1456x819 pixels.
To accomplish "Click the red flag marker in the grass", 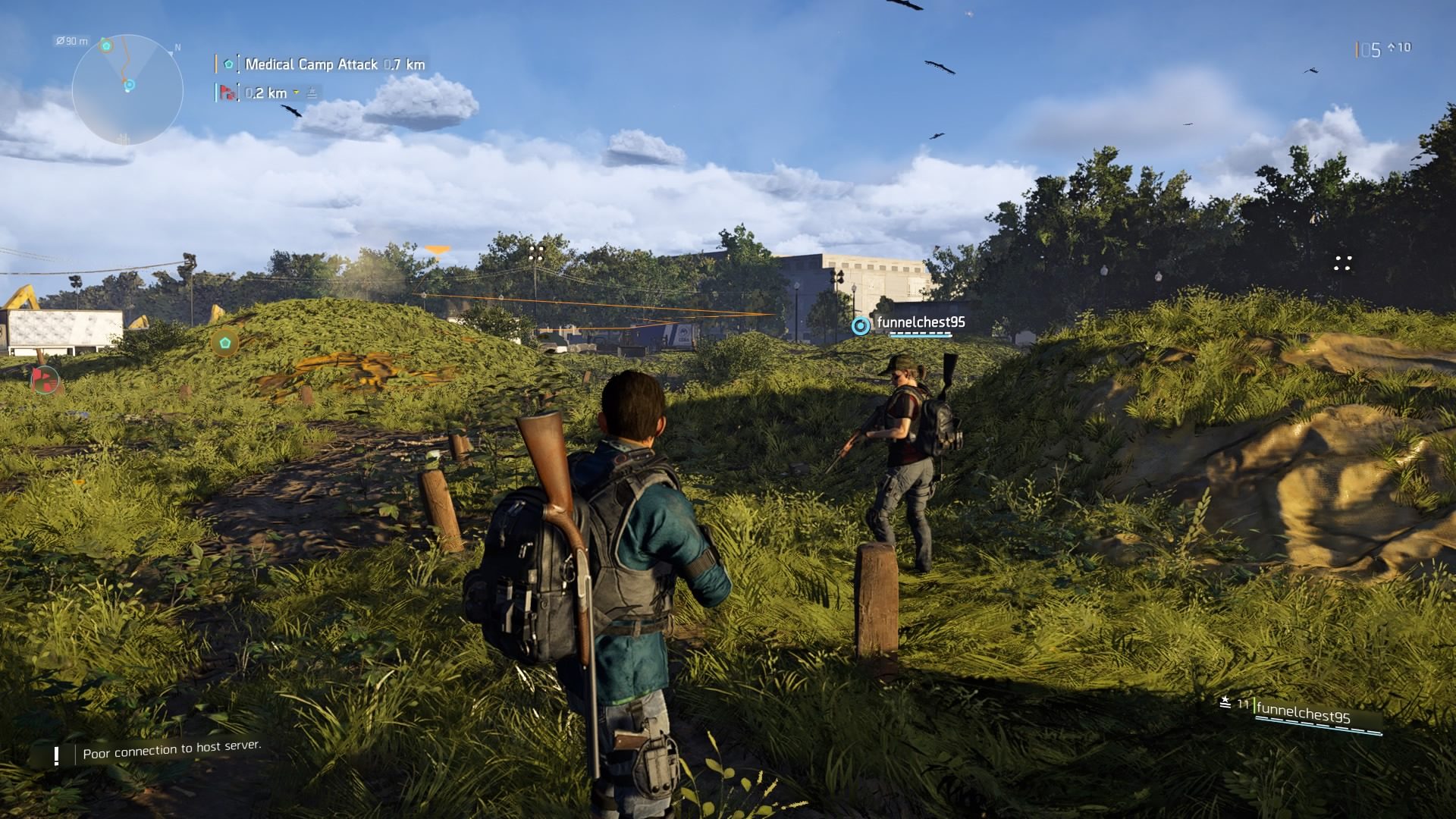I will (45, 379).
